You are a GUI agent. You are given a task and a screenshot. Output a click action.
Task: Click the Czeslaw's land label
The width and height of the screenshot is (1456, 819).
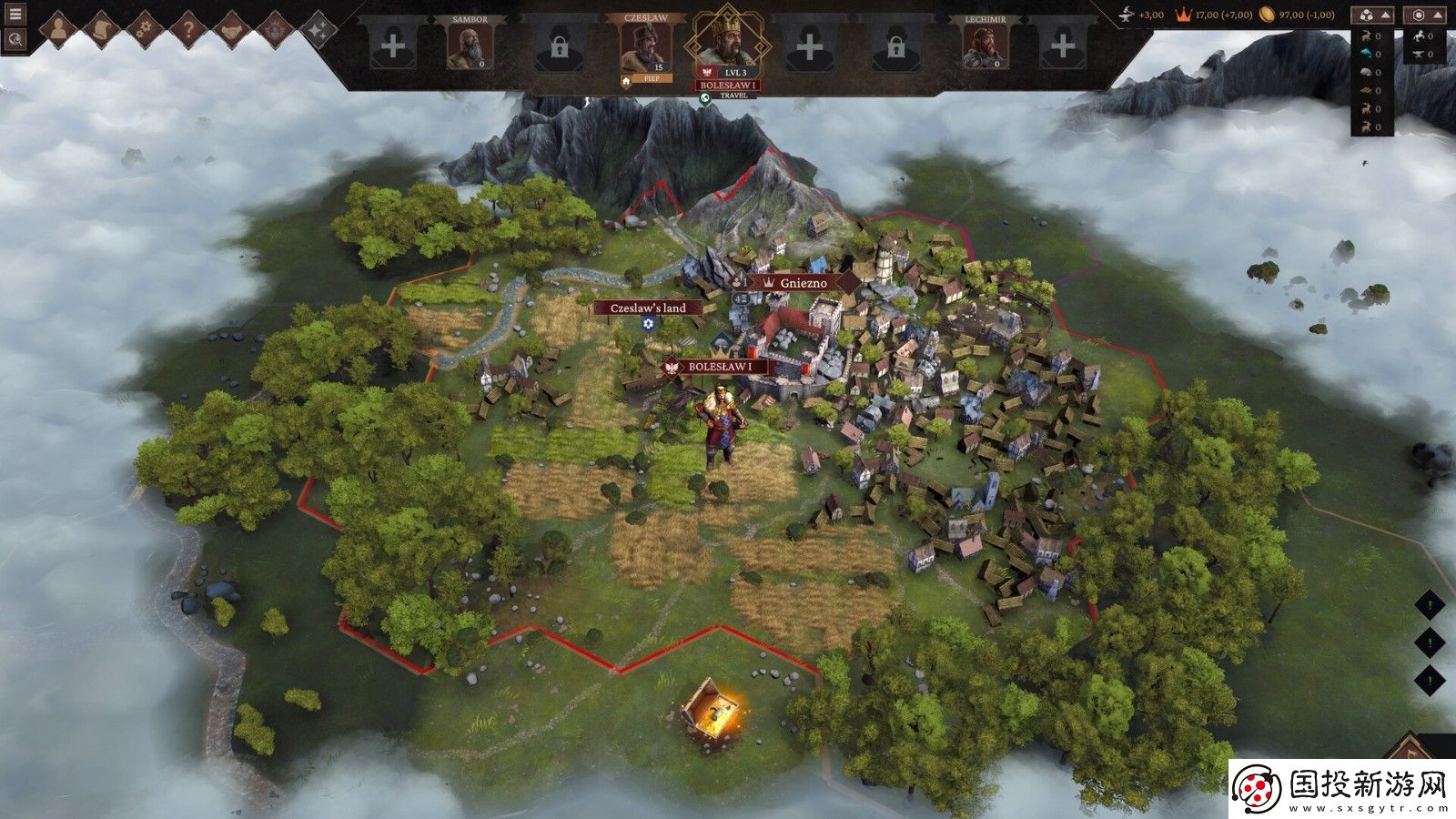[648, 308]
